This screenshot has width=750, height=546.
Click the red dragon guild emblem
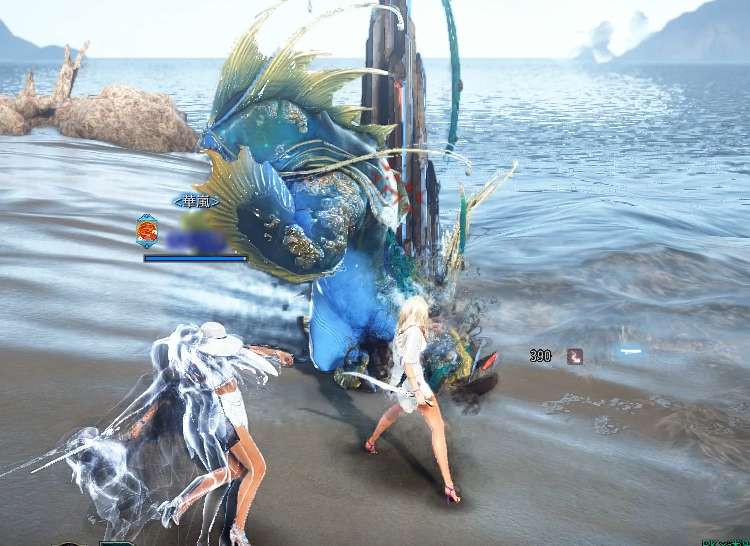coord(147,233)
